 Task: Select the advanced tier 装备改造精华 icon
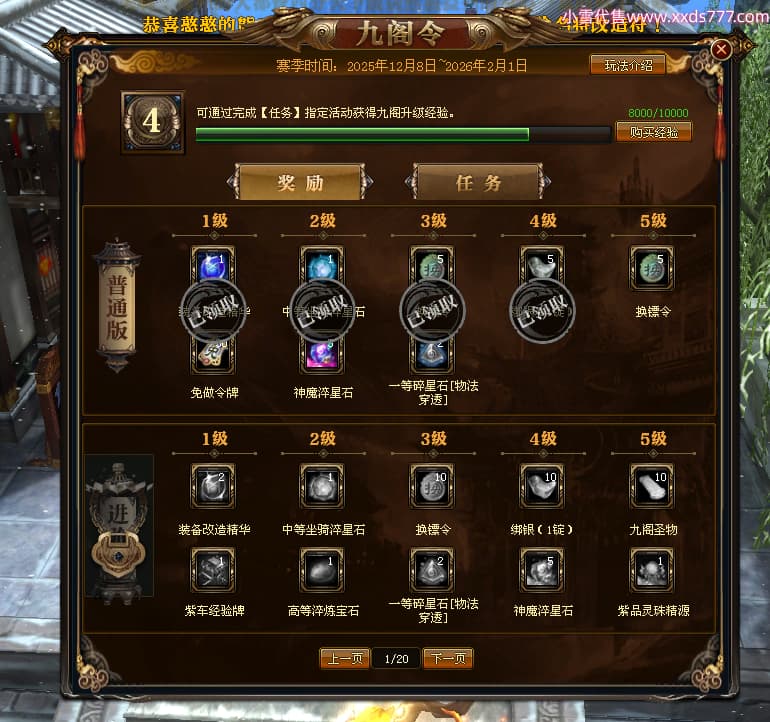pos(212,486)
